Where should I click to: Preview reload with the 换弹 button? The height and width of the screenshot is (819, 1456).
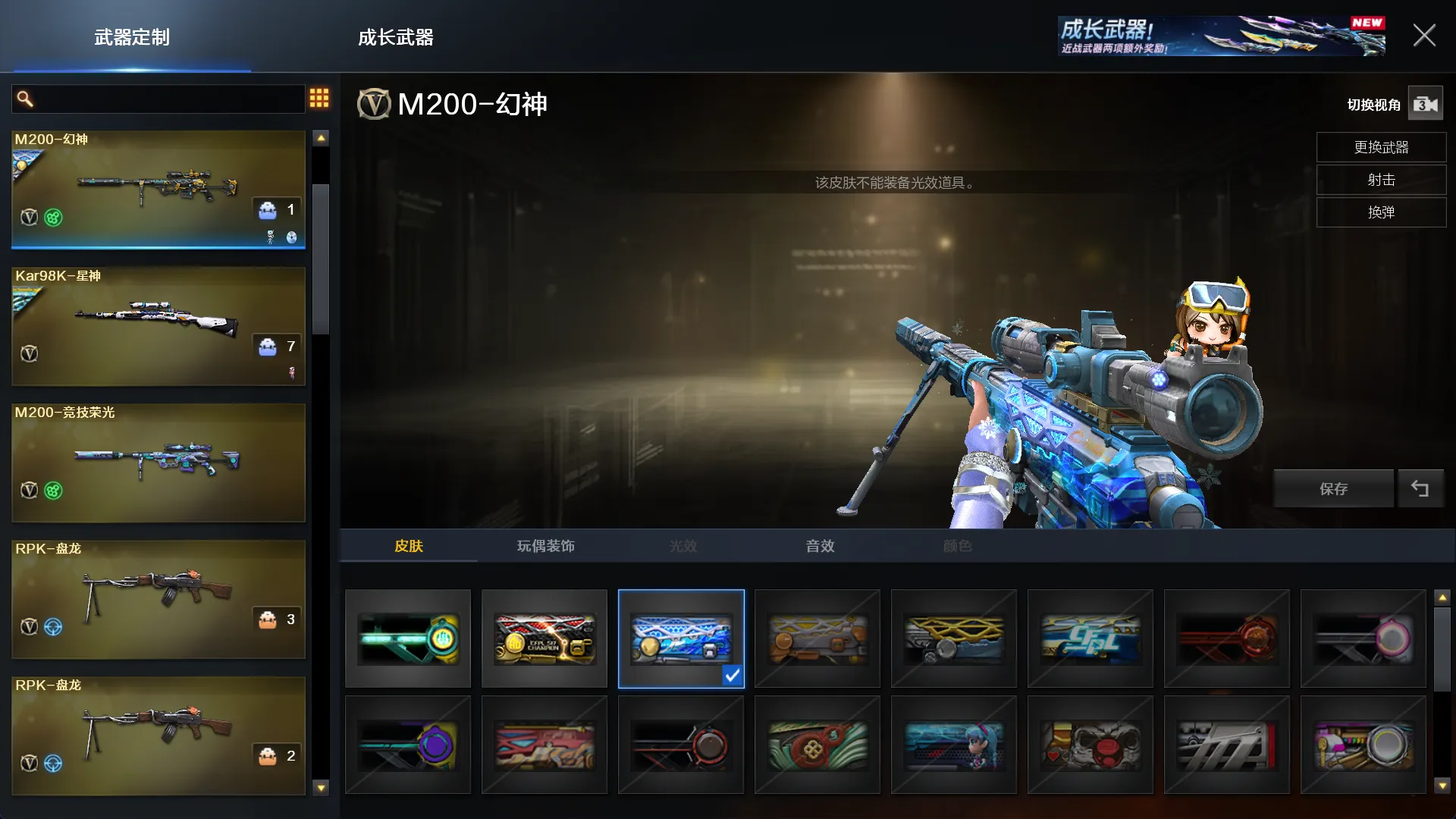pyautogui.click(x=1381, y=212)
